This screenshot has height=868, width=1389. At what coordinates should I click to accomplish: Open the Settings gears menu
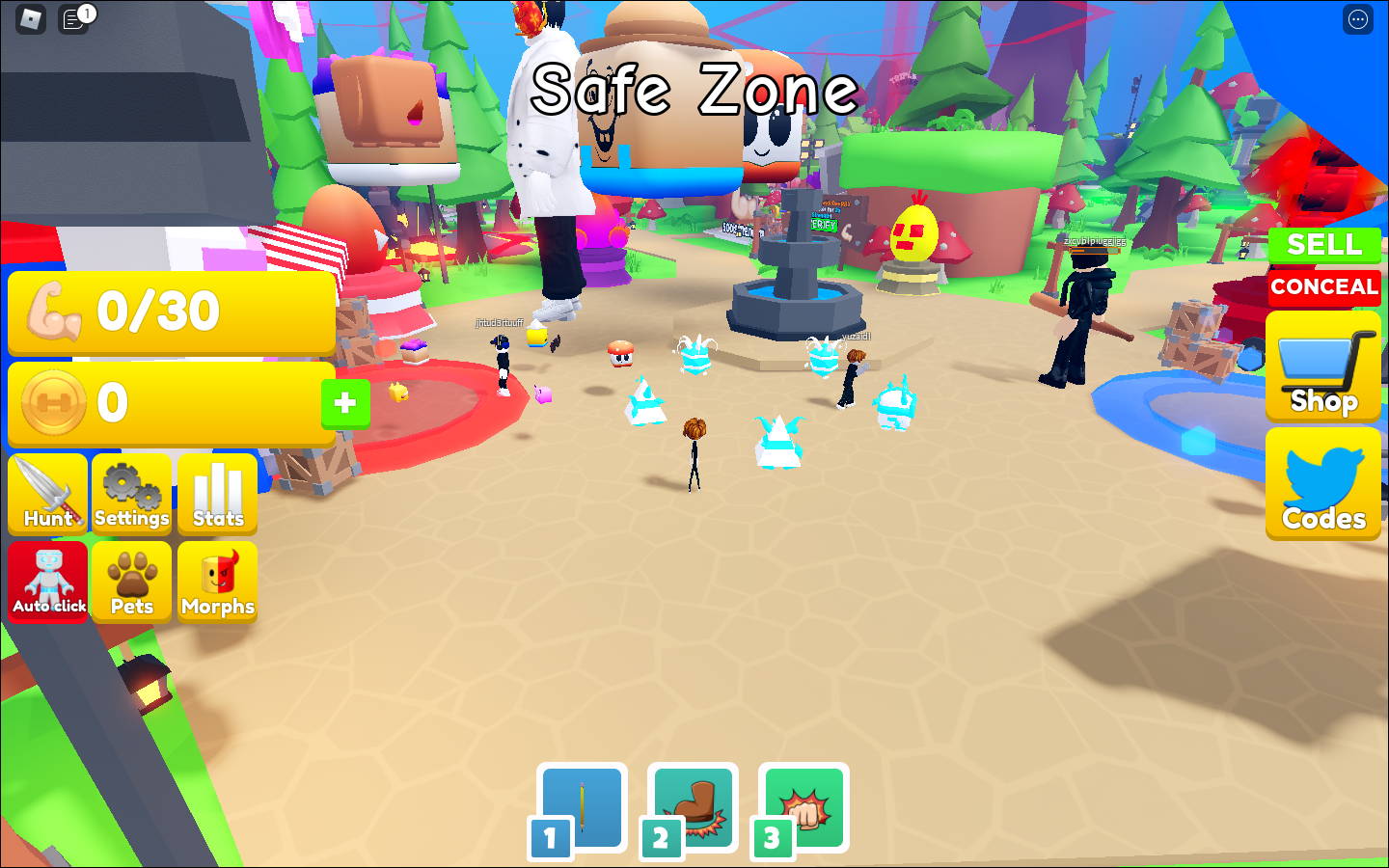coord(132,494)
